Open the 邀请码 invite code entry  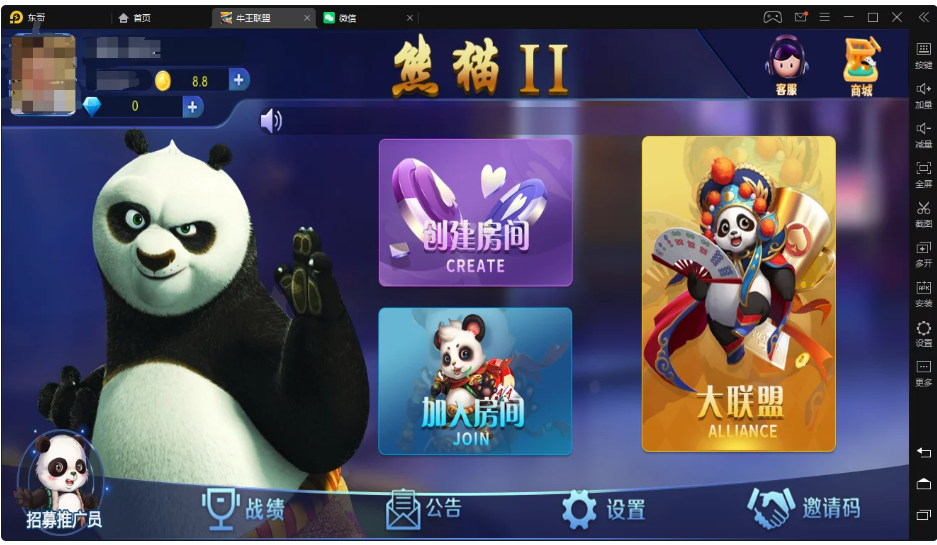click(803, 508)
